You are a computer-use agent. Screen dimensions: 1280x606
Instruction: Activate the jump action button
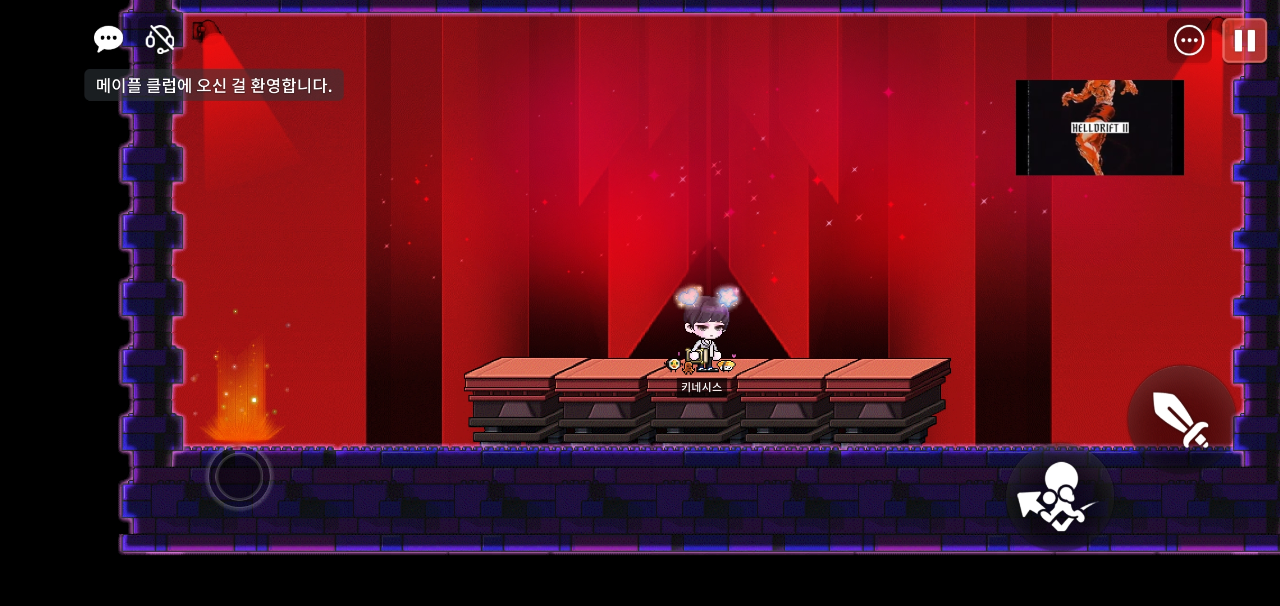[x=1059, y=497]
